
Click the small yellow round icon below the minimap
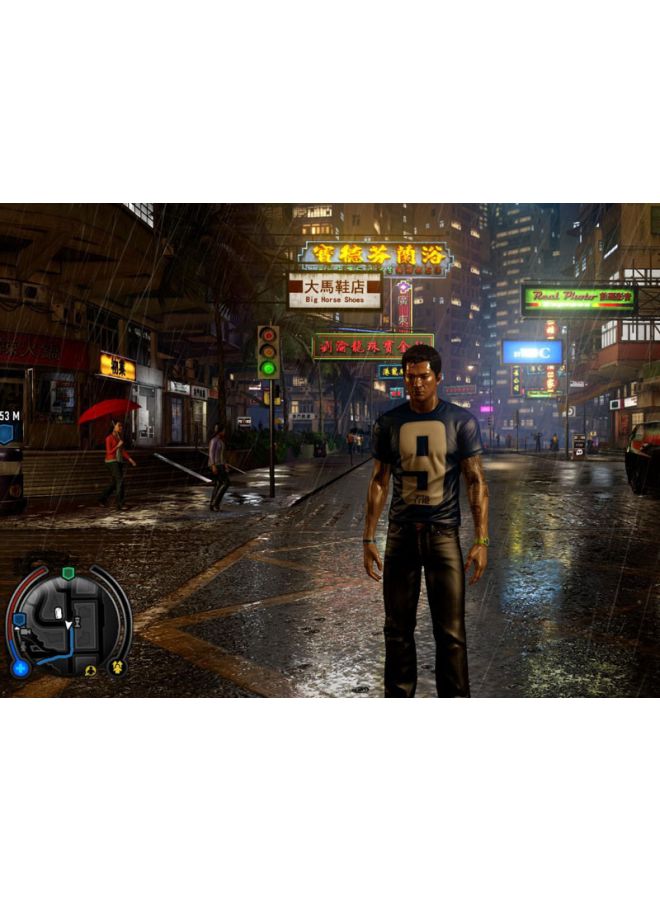pyautogui.click(x=90, y=671)
